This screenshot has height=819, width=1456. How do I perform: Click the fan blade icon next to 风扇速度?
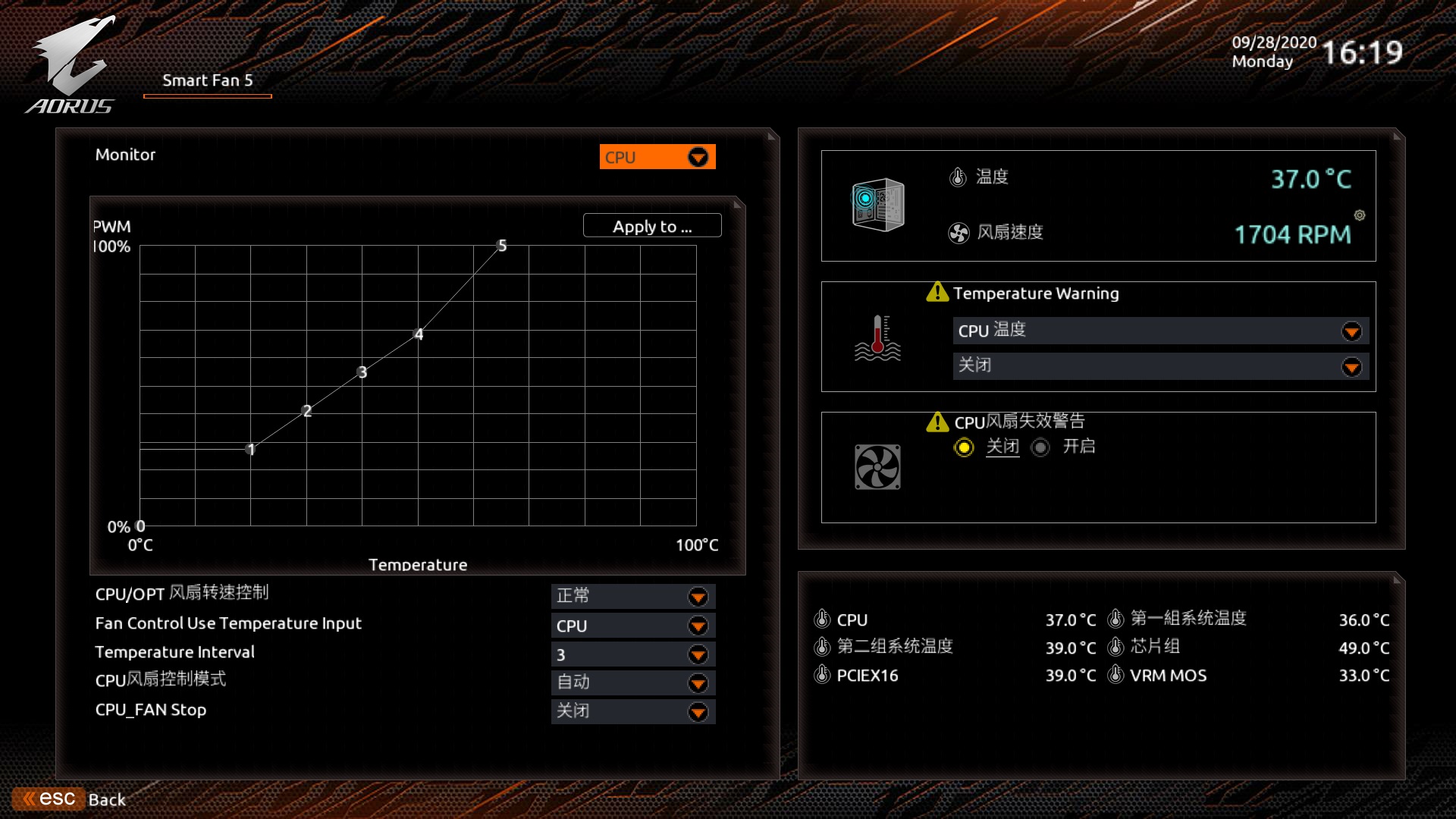tap(959, 233)
